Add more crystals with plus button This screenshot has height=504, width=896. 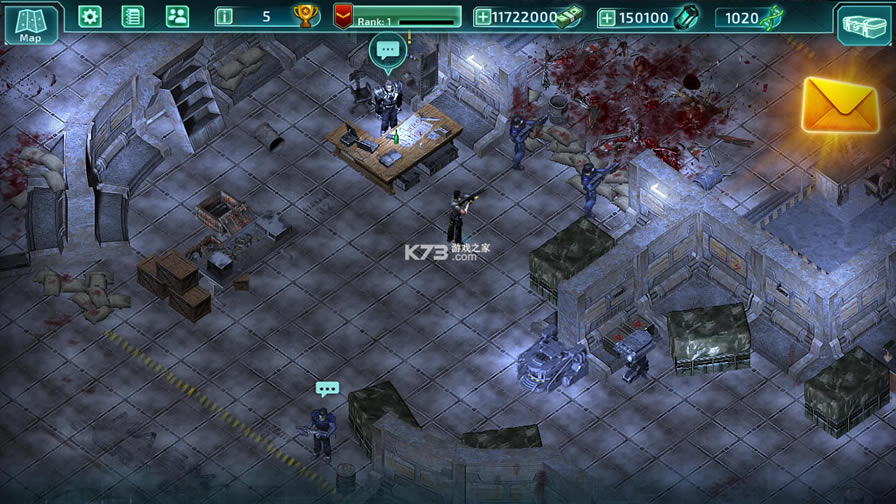[x=607, y=17]
